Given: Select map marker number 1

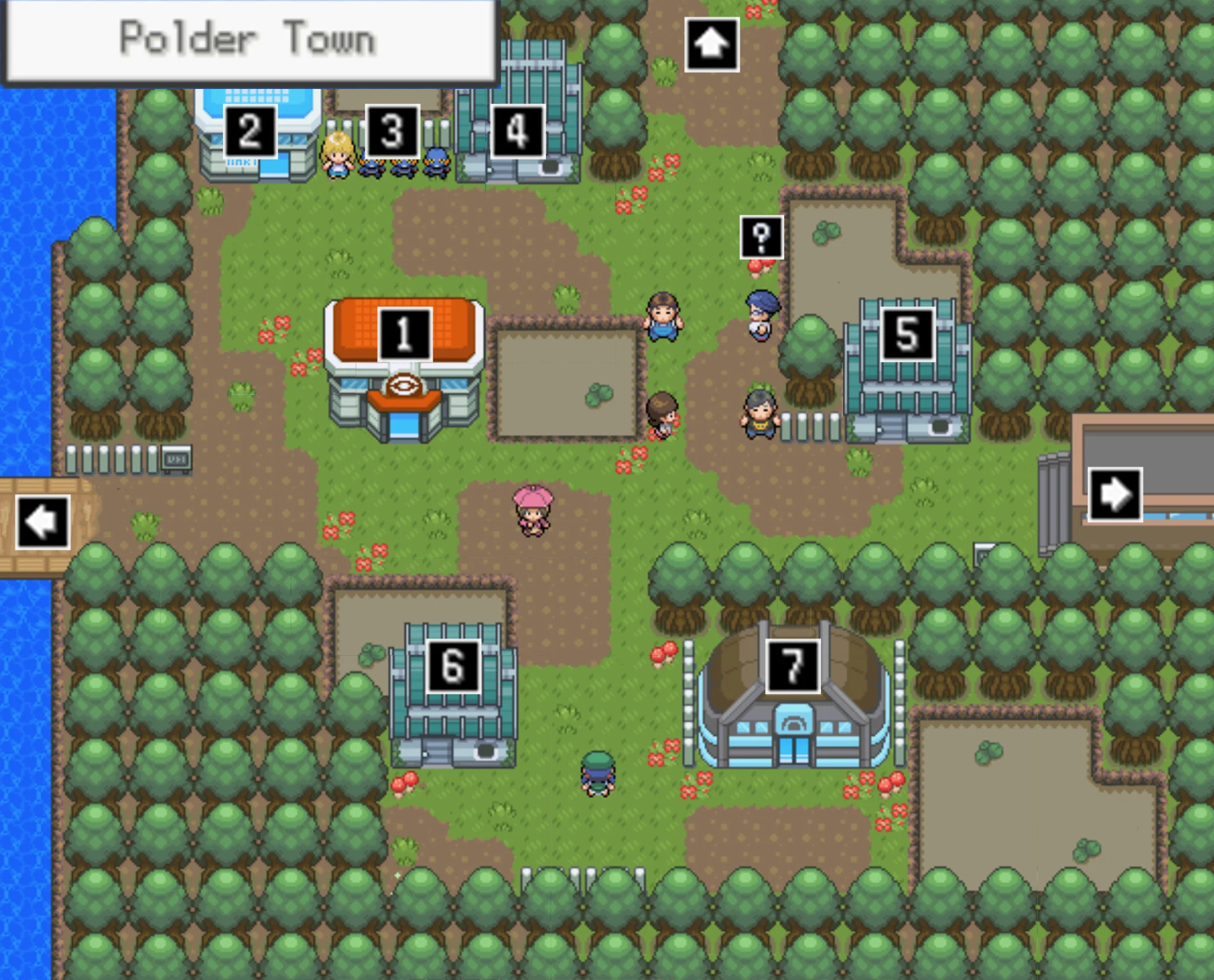Looking at the screenshot, I should coord(405,334).
